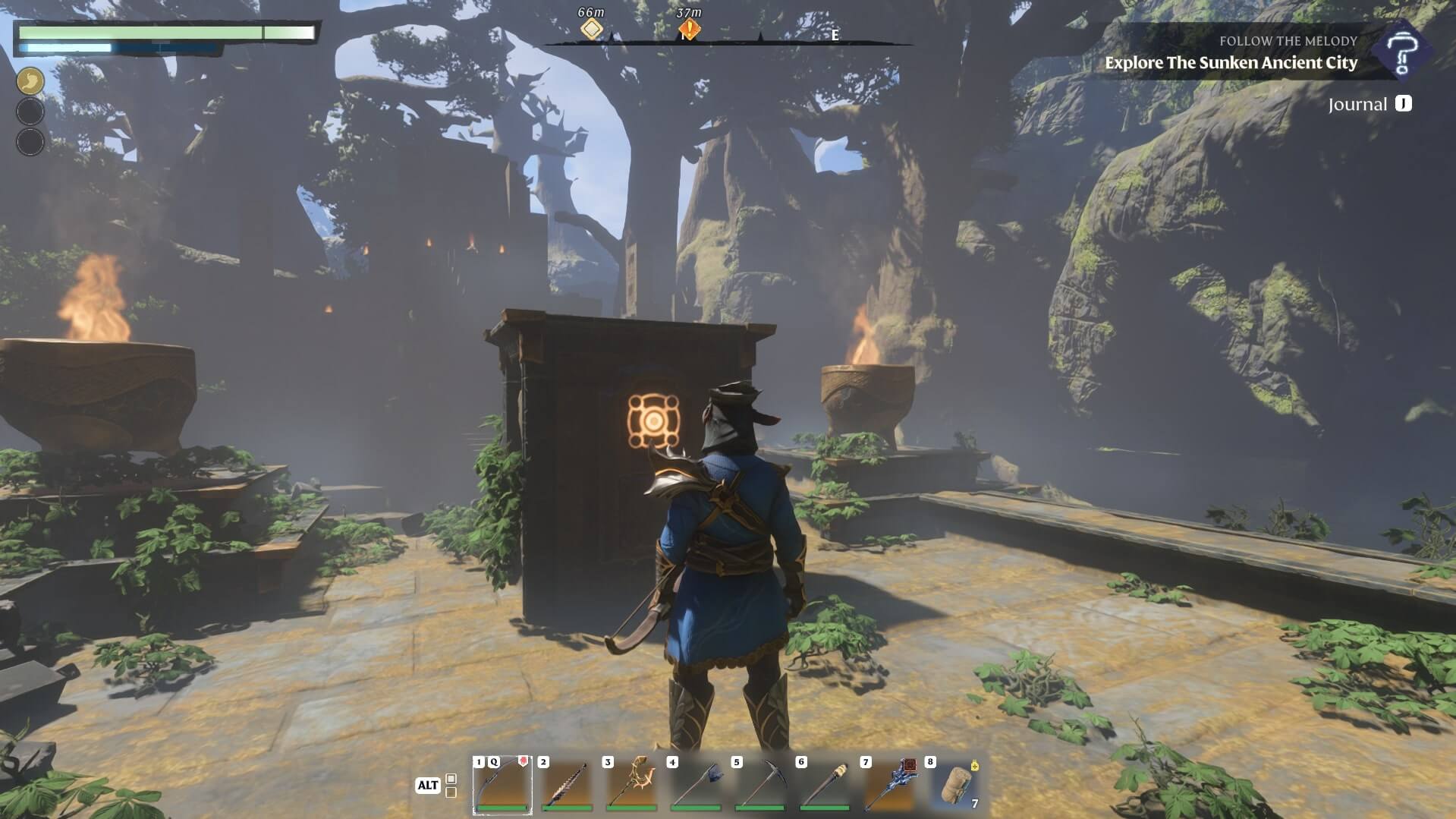The height and width of the screenshot is (819, 1456).
Task: Use the bandage stack in slot 8
Action: click(x=954, y=784)
